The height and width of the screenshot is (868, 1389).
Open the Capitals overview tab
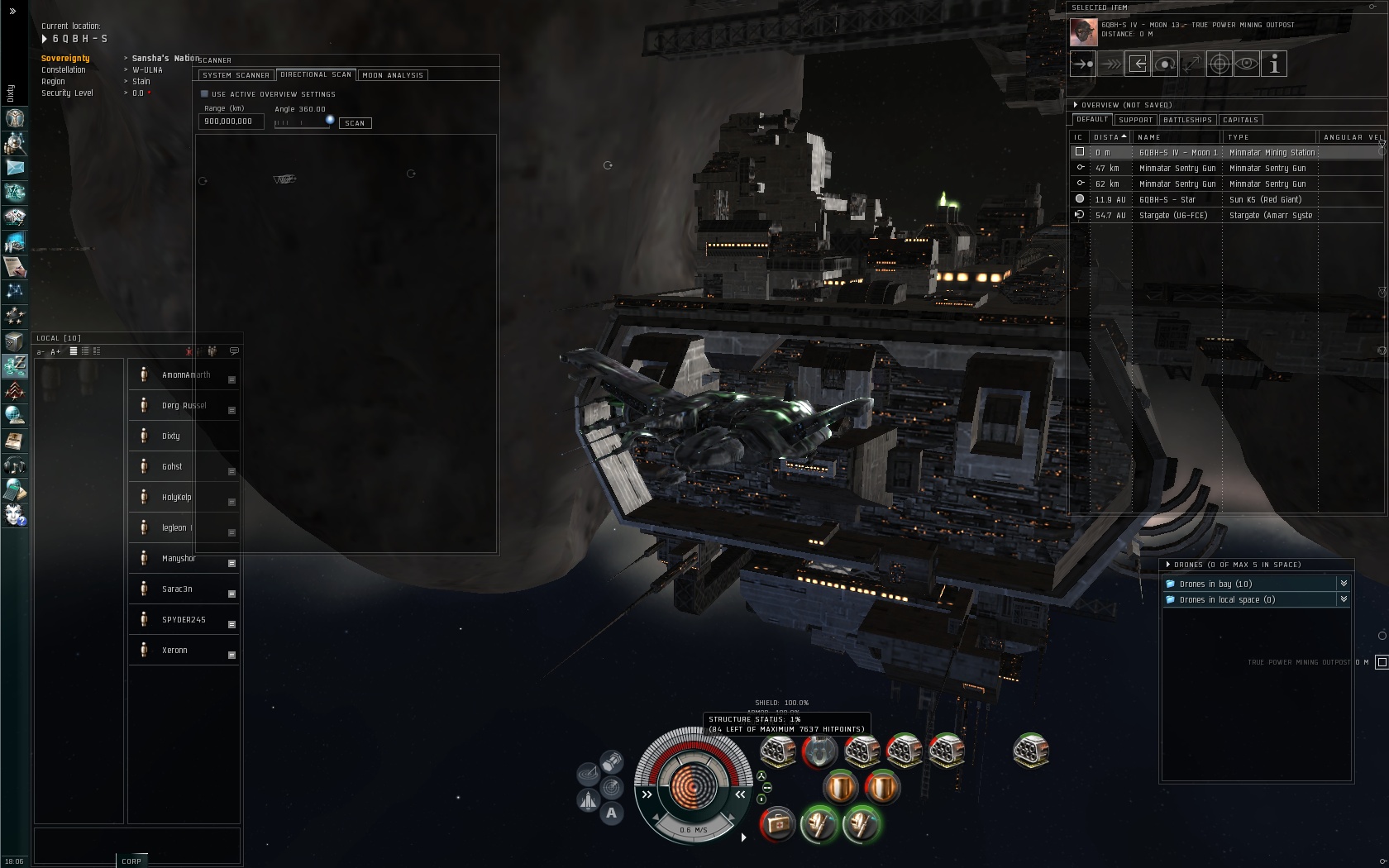tap(1240, 120)
